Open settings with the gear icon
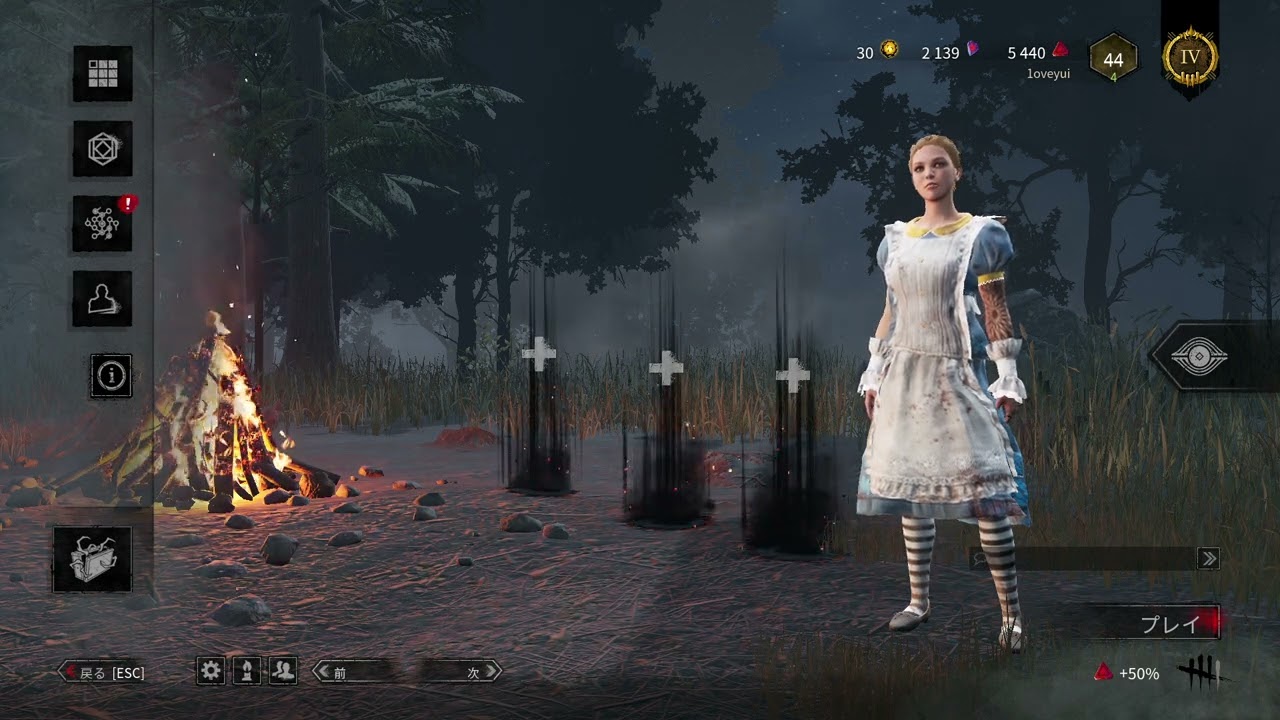This screenshot has width=1280, height=720. click(x=211, y=671)
